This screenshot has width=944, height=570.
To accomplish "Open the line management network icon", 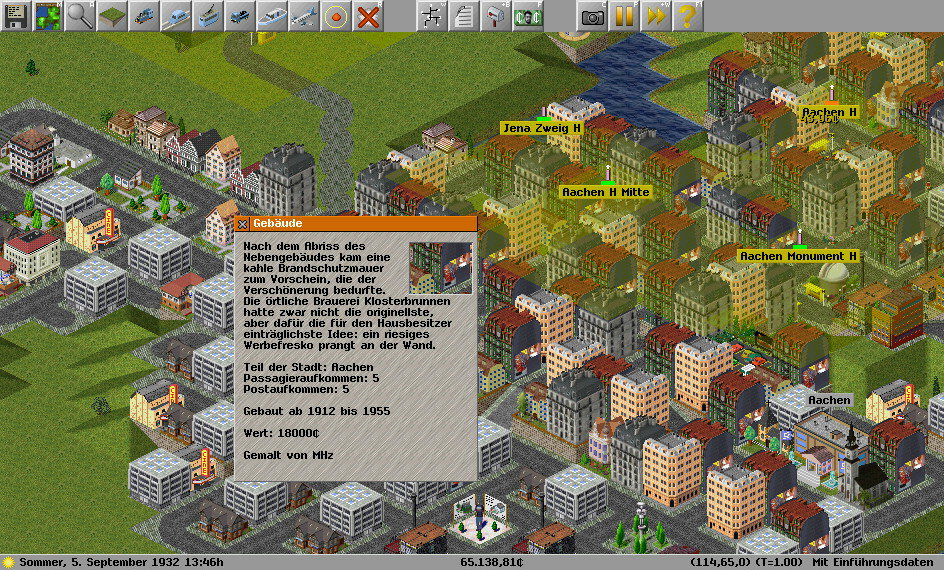I will coord(432,15).
